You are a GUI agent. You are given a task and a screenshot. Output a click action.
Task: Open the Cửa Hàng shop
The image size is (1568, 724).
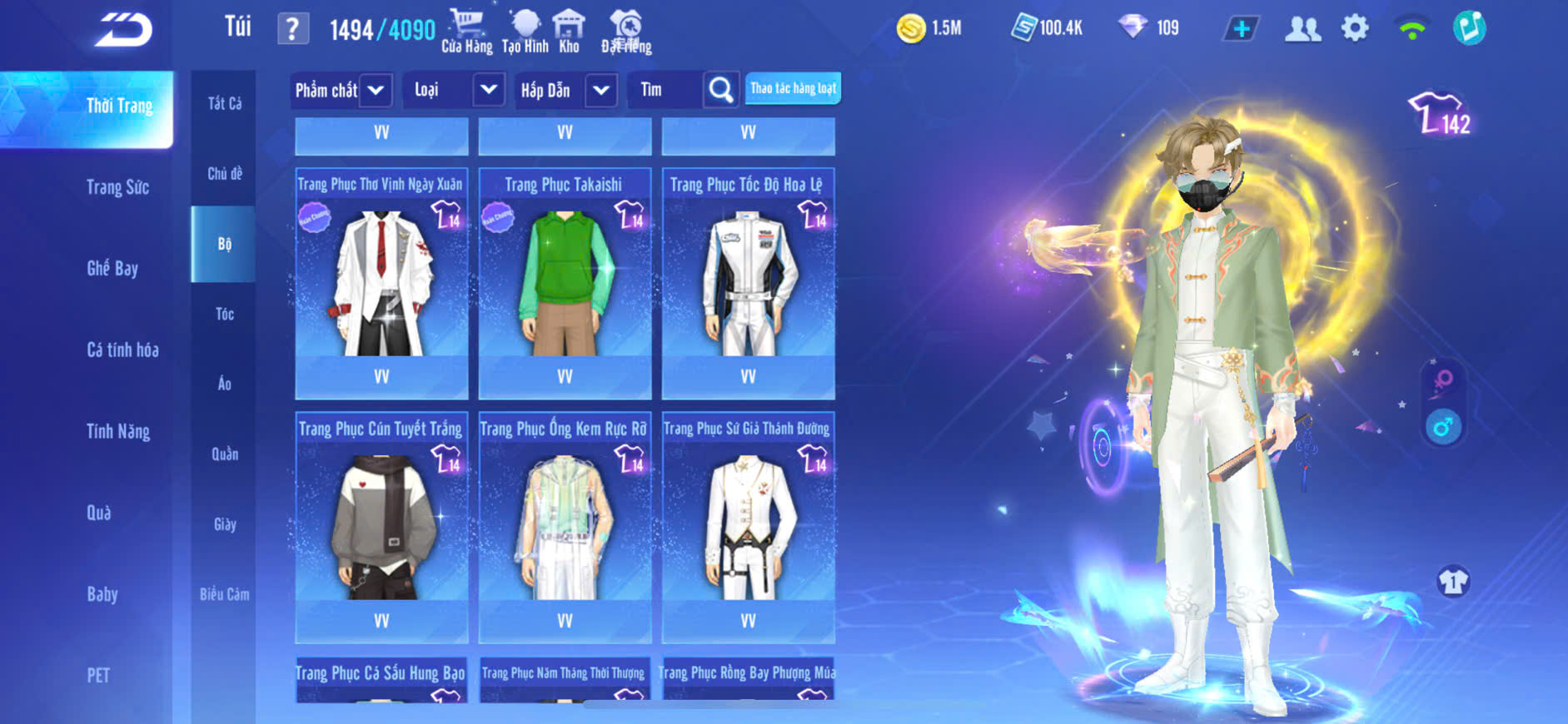466,31
